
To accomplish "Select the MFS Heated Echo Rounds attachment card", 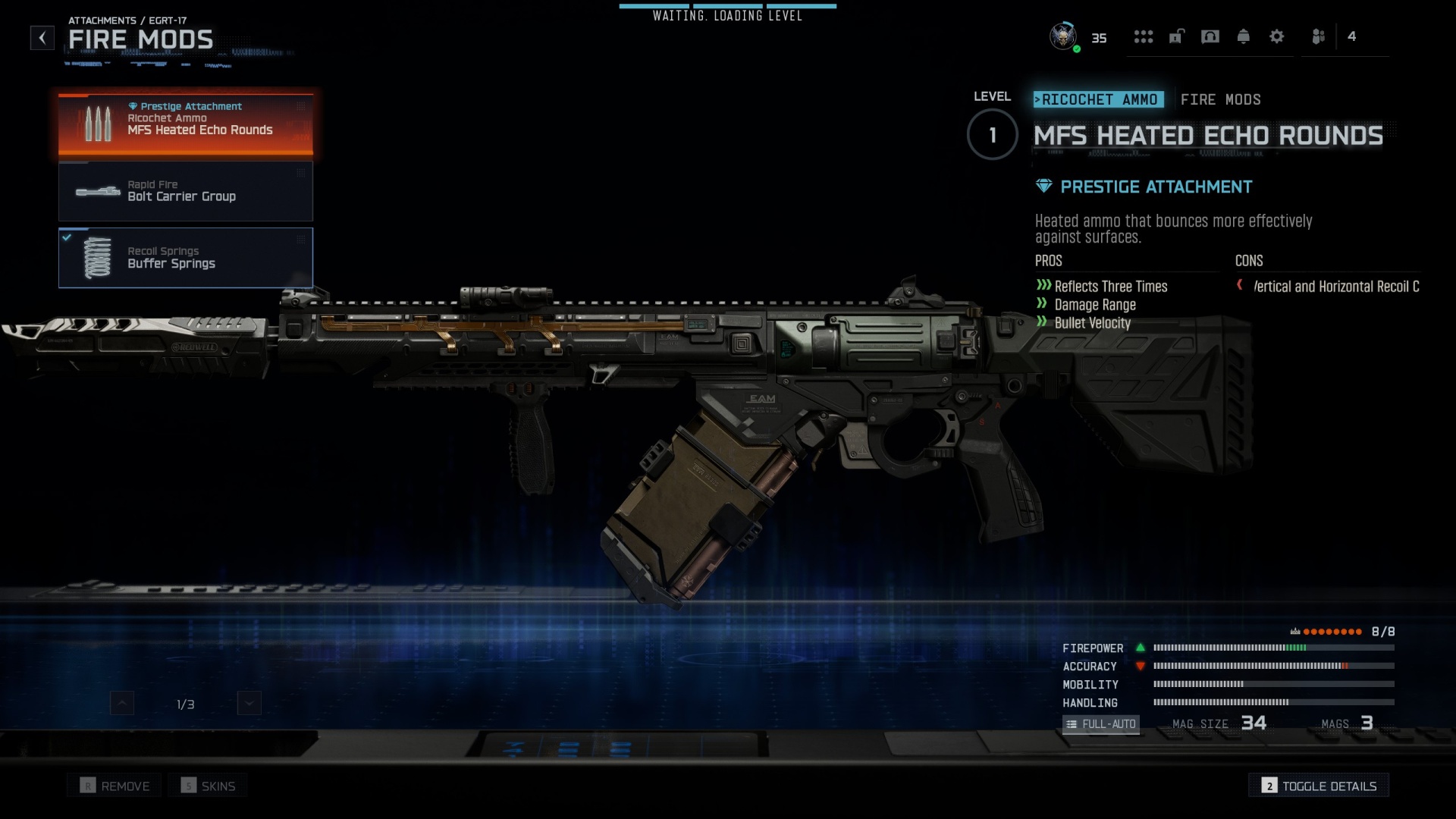I will pyautogui.click(x=186, y=124).
